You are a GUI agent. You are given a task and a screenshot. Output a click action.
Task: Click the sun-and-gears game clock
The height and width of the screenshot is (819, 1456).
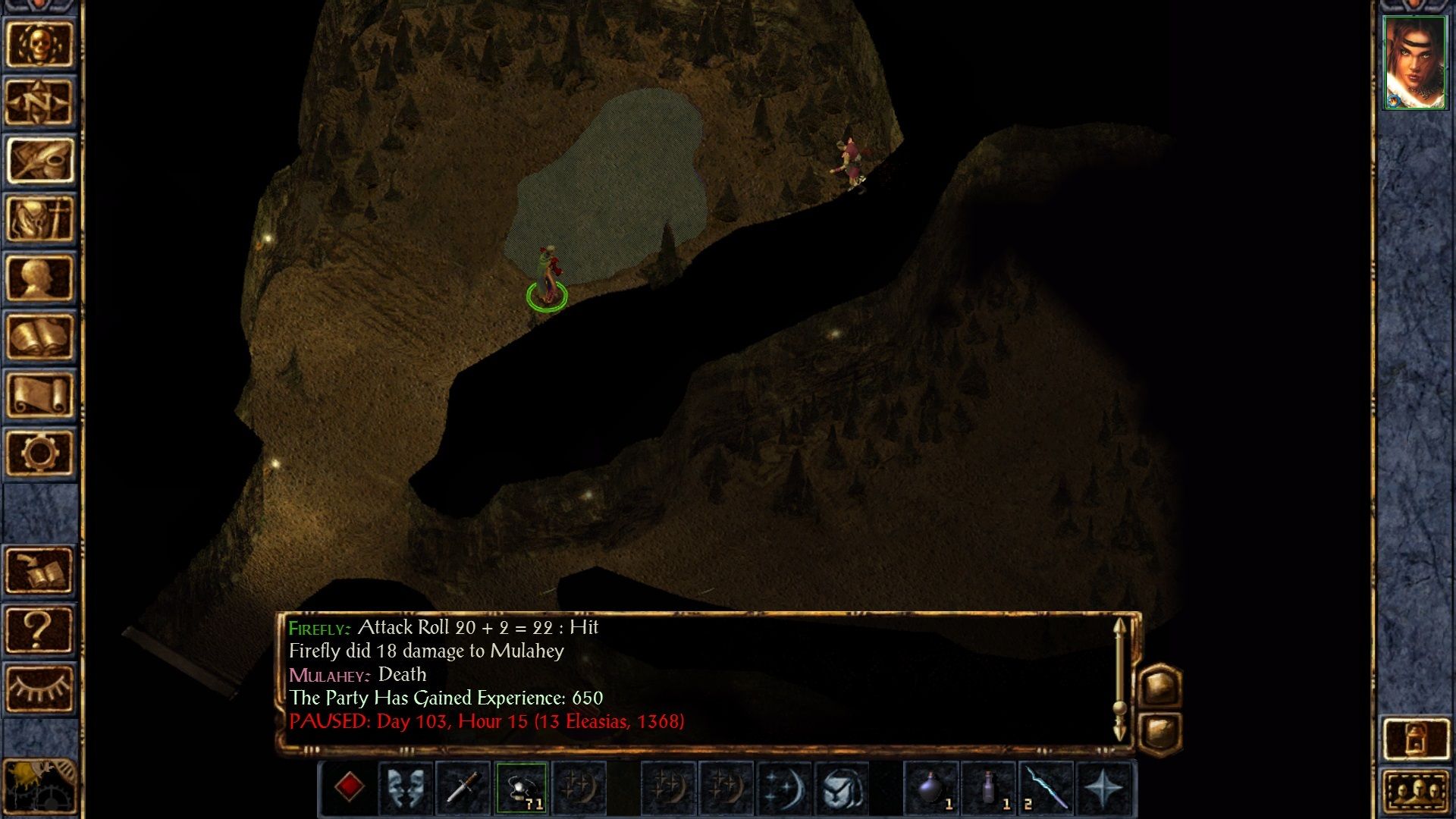[39, 787]
